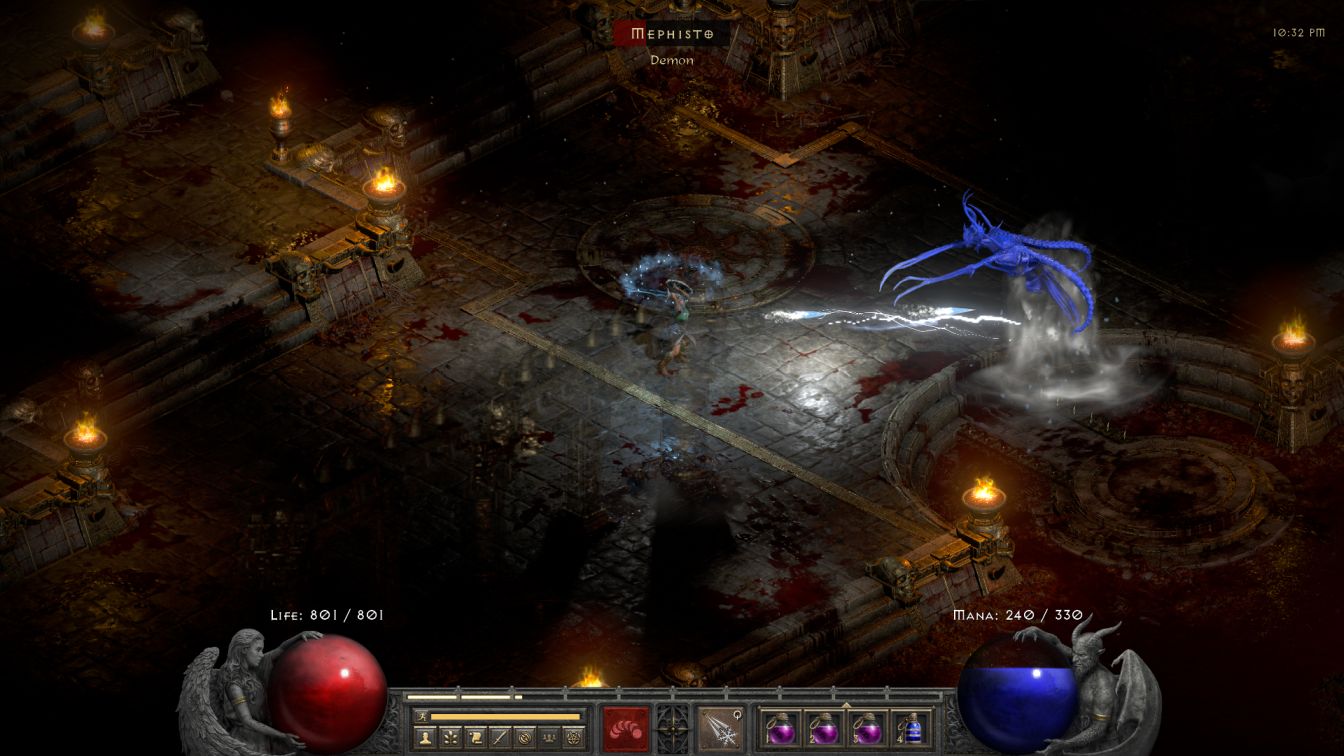The width and height of the screenshot is (1344, 756).
Task: Click the center cross ornament between skills
Action: tap(672, 728)
